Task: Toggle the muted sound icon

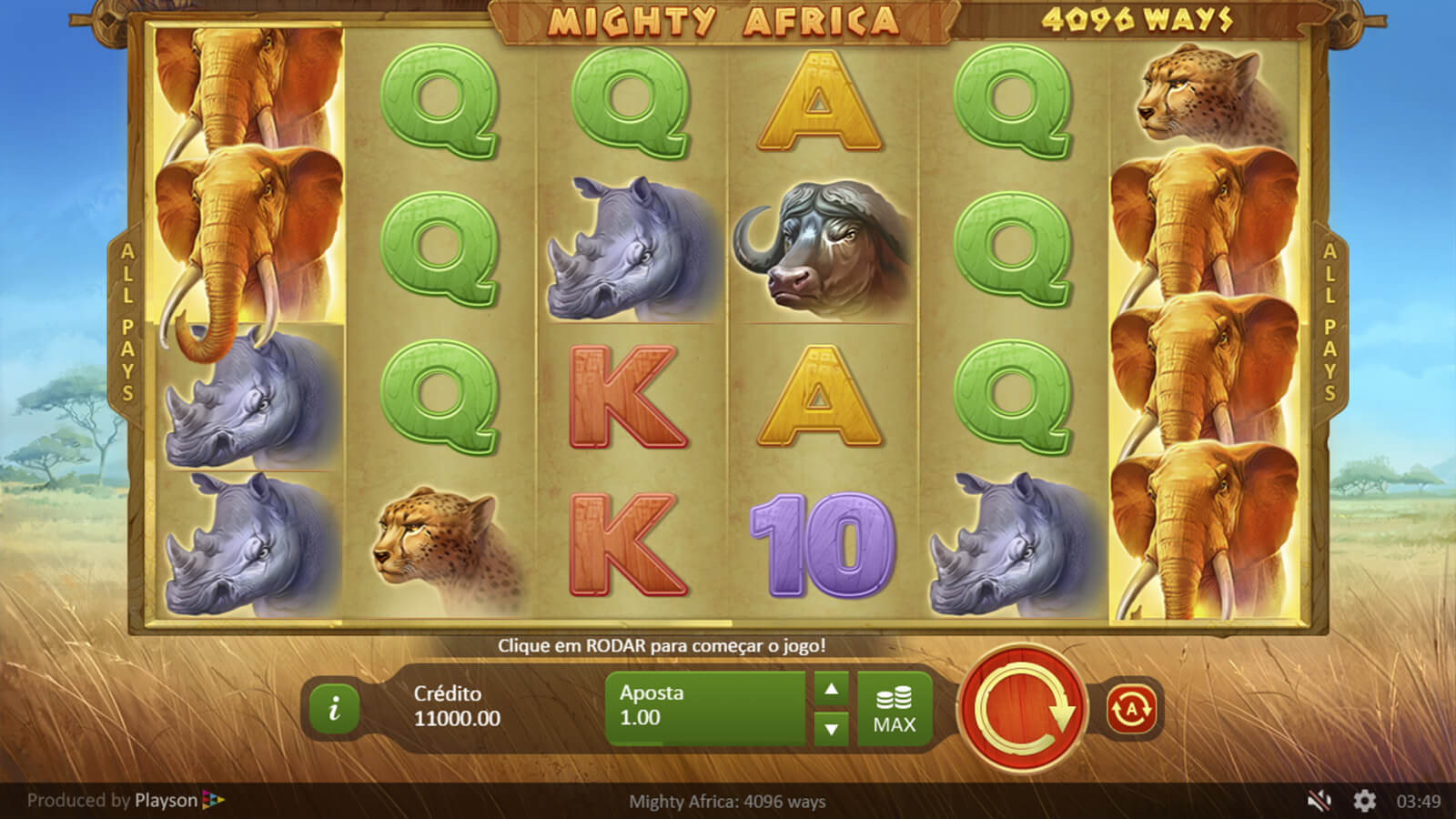Action: point(1319,801)
